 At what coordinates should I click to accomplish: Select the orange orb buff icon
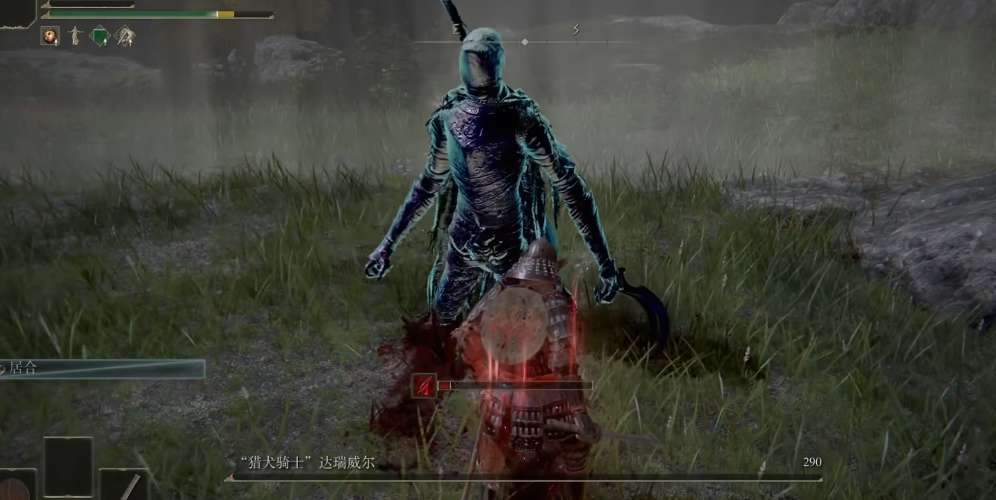49,36
